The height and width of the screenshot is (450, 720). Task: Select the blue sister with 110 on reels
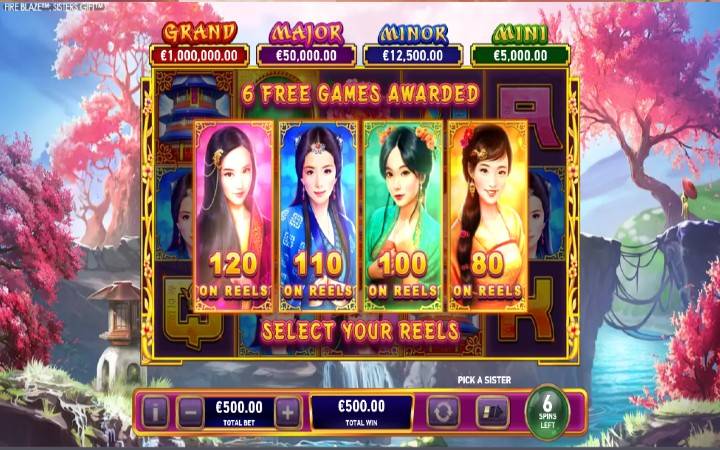click(x=318, y=216)
